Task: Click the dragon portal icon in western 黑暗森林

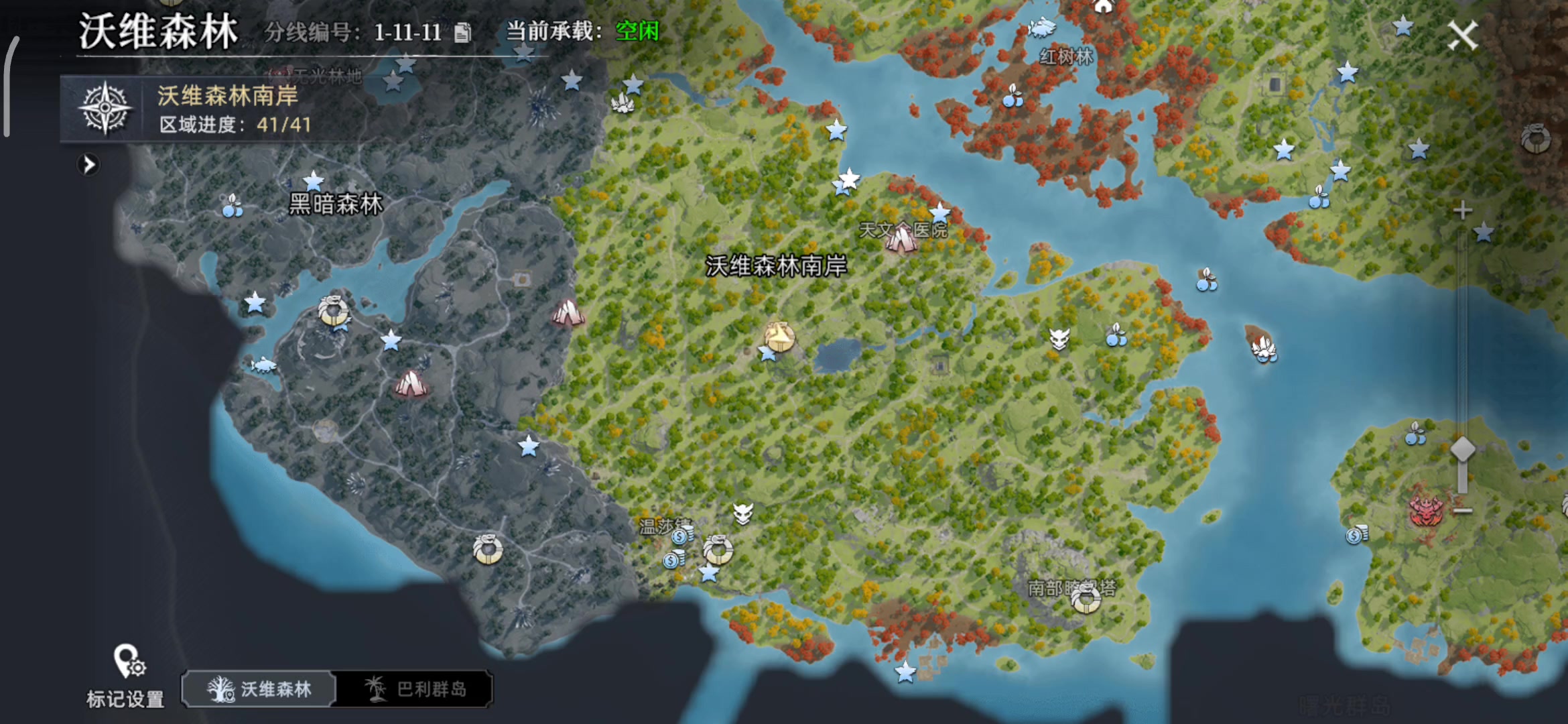Action: click(334, 312)
